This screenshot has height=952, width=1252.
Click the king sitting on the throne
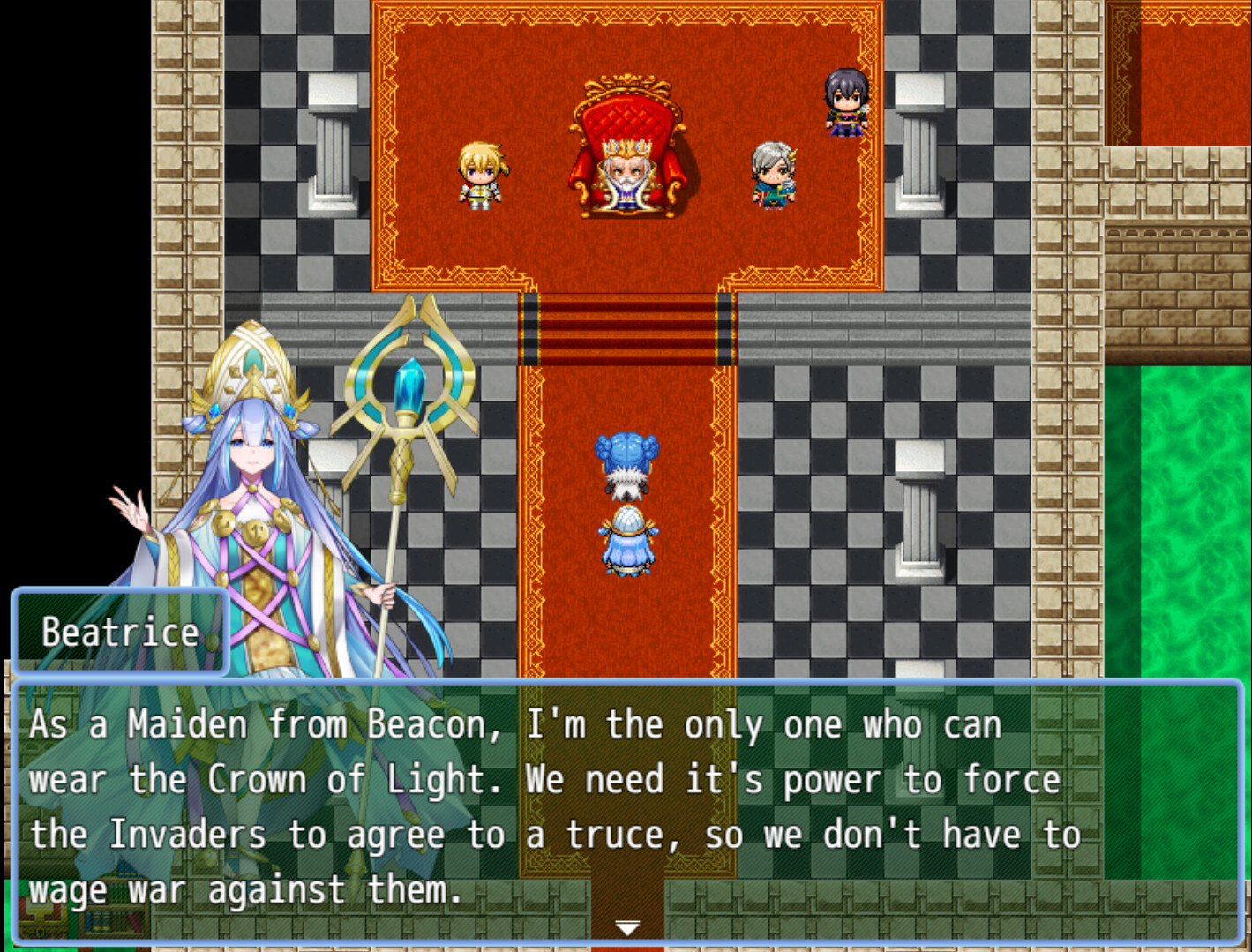(628, 172)
